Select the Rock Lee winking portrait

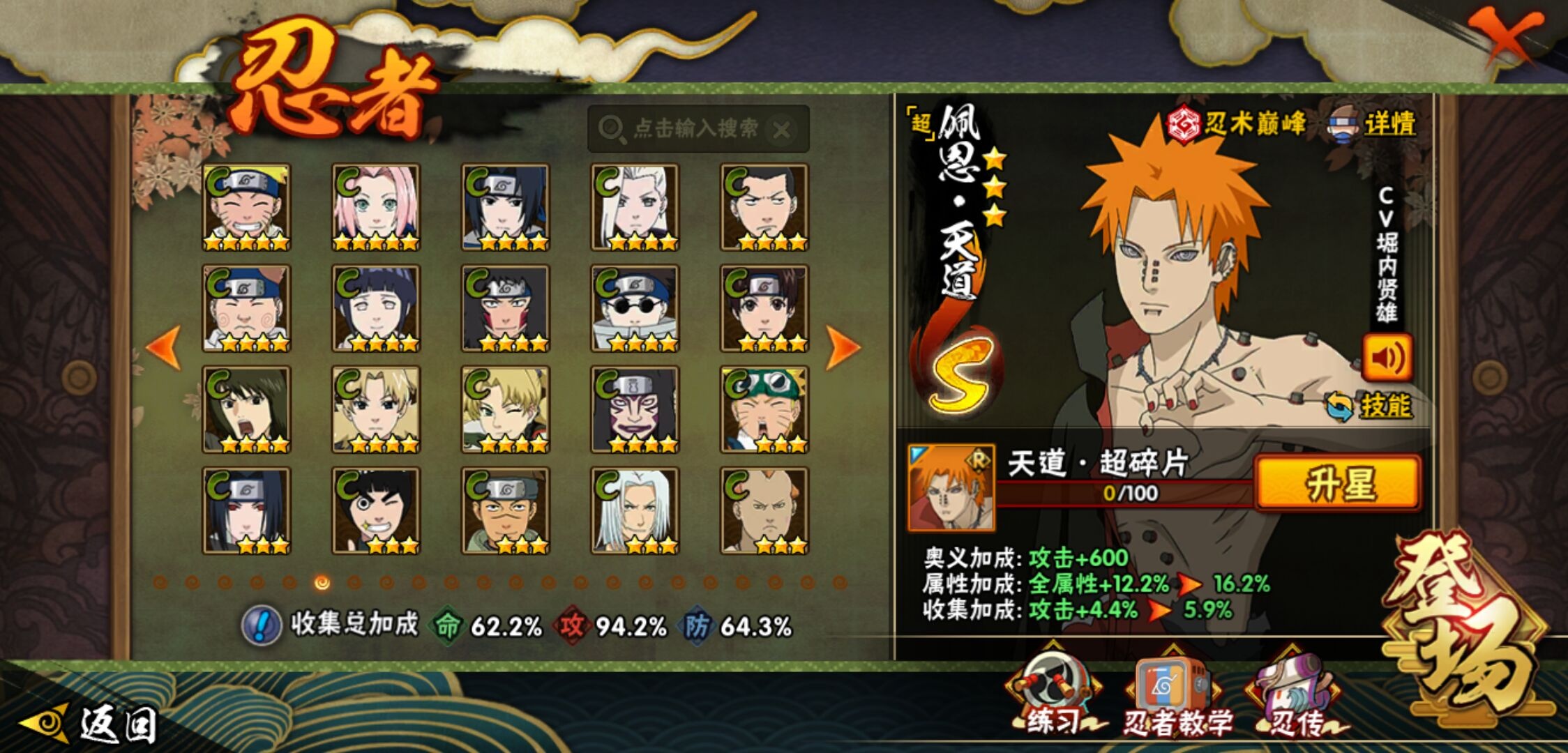(376, 510)
